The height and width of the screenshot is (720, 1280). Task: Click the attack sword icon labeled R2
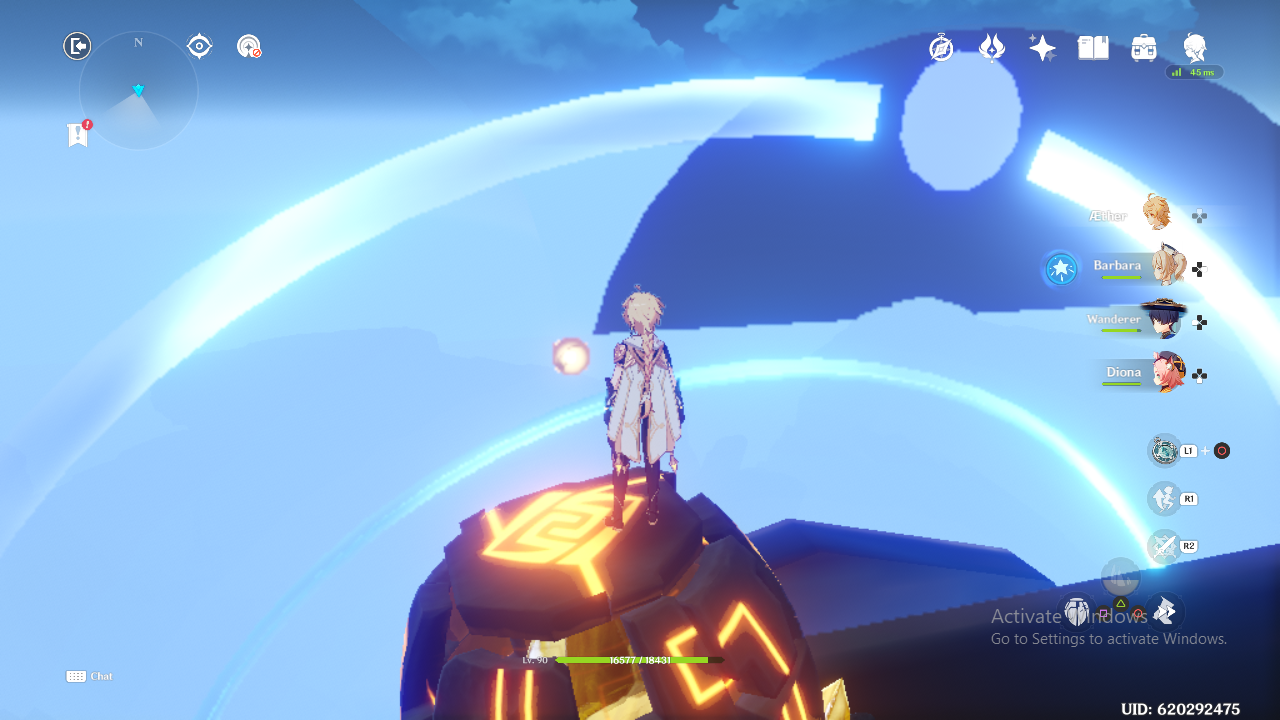[x=1163, y=546]
